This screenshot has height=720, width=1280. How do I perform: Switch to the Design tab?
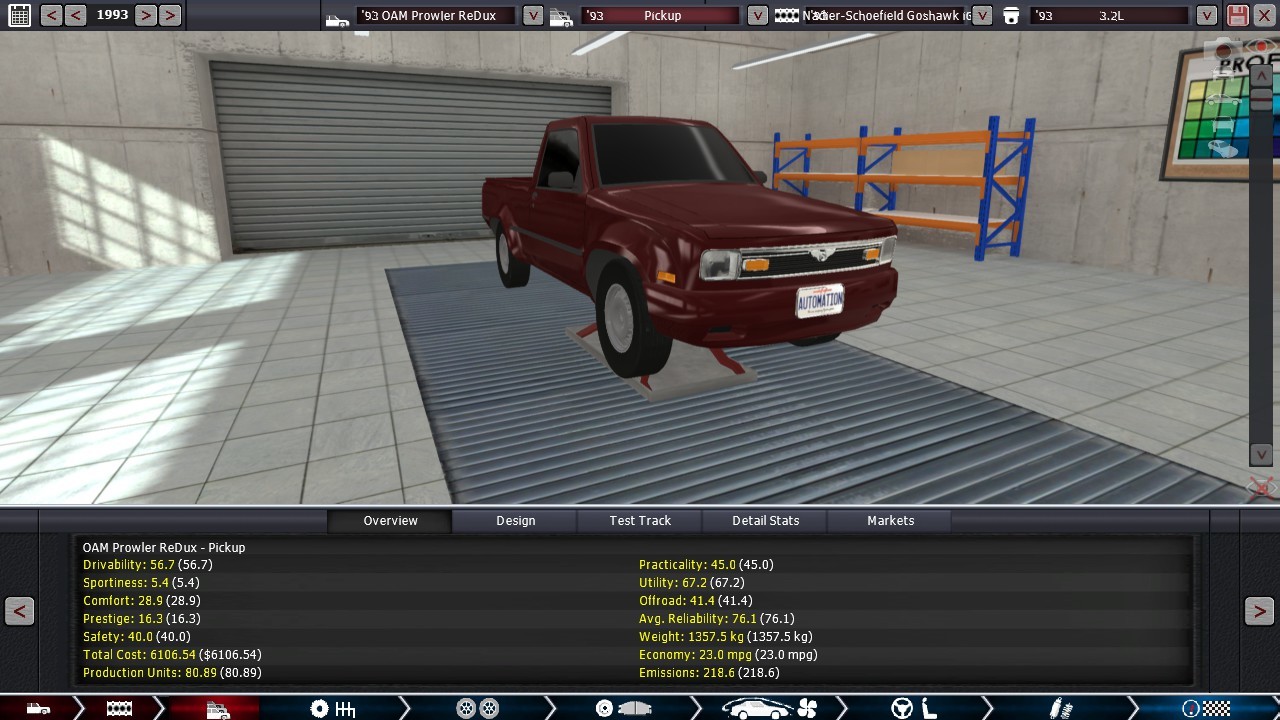515,520
